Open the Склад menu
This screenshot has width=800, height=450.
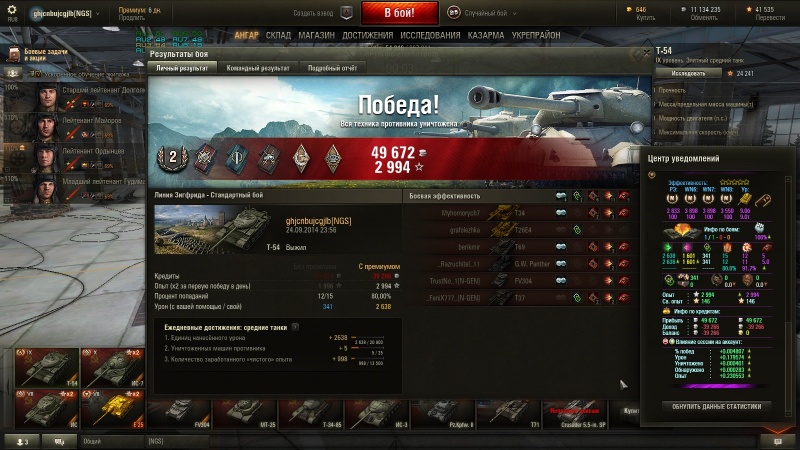click(278, 35)
